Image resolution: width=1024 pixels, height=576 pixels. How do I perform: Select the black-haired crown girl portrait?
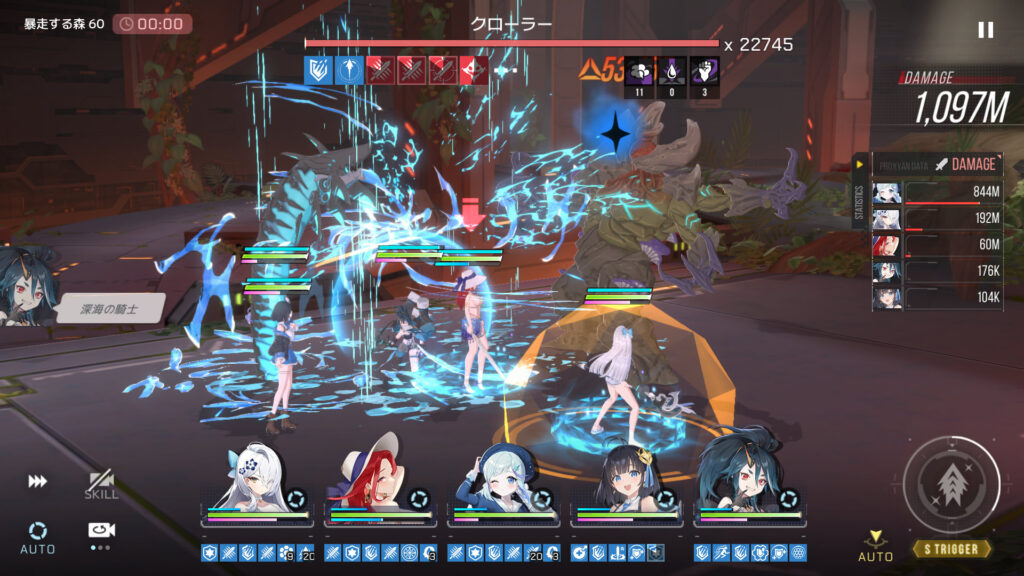(x=626, y=482)
